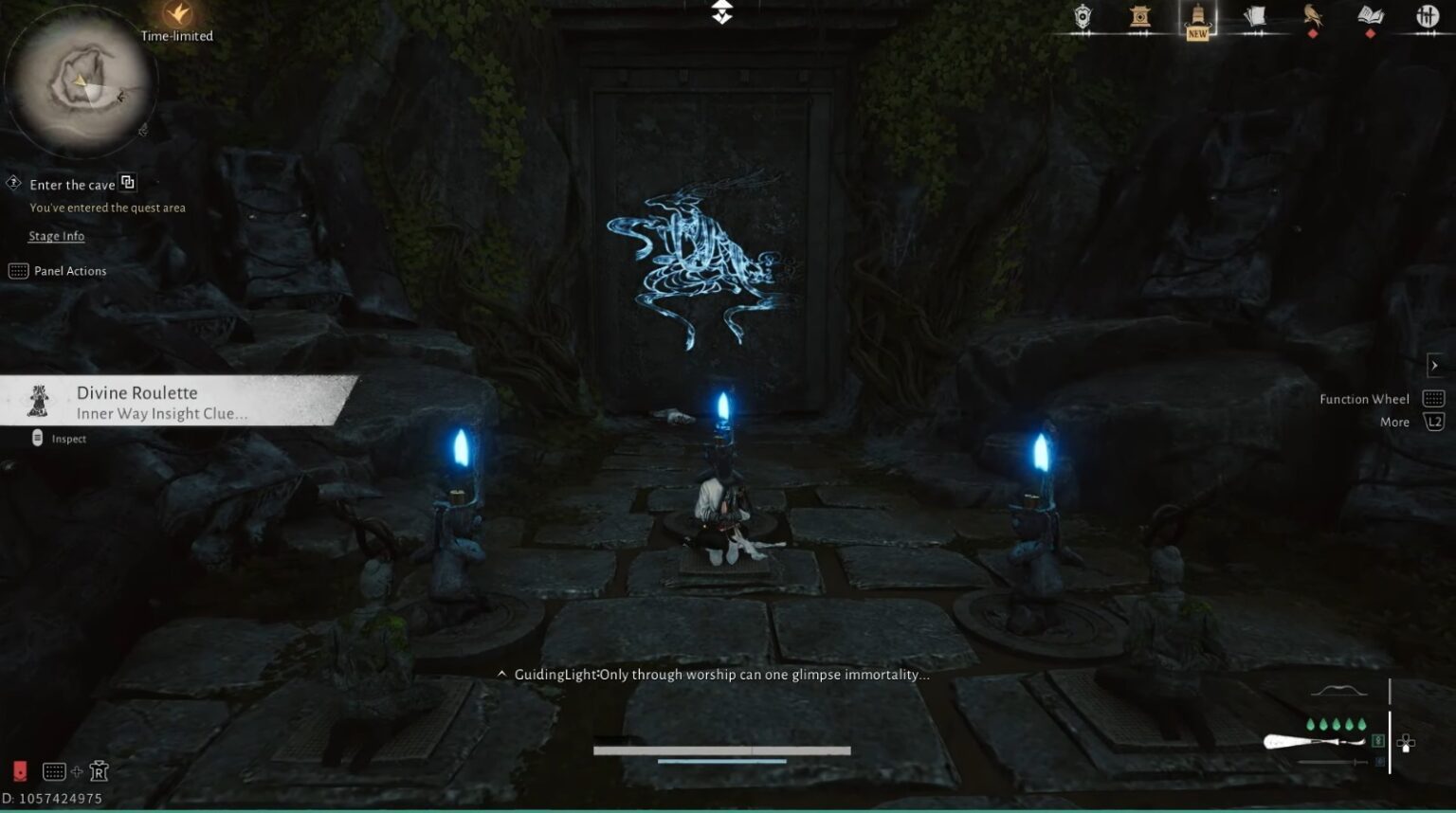Select the R stamp icon at bottom left
Screen dimensions: 1456x813
pyautogui.click(x=99, y=770)
